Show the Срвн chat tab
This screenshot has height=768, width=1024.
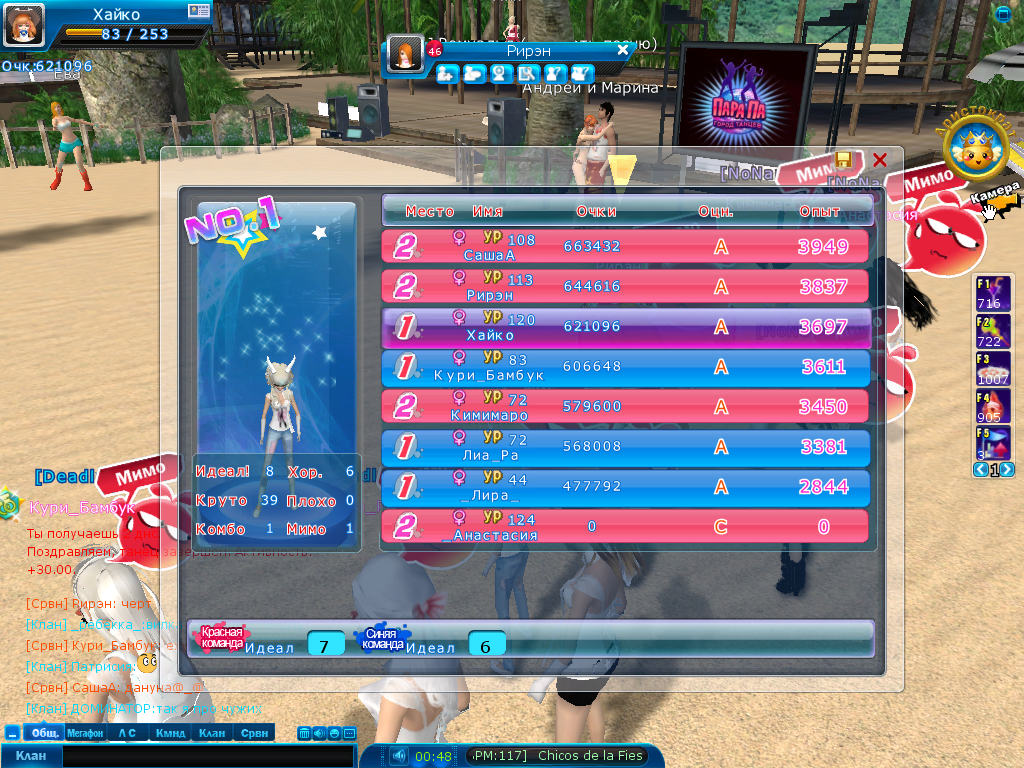pyautogui.click(x=254, y=733)
